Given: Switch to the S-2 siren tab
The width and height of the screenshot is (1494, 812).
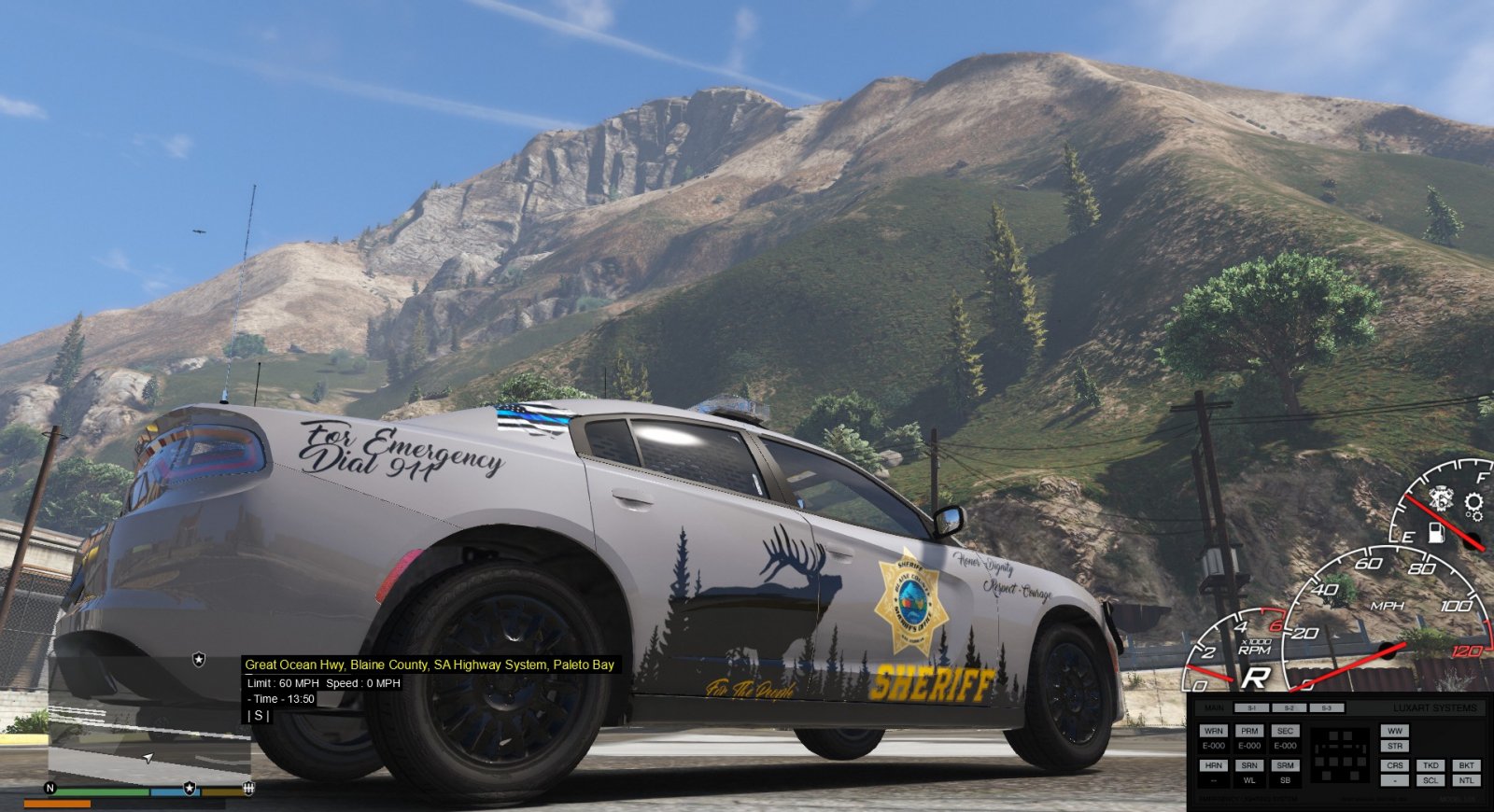Looking at the screenshot, I should tap(1290, 708).
